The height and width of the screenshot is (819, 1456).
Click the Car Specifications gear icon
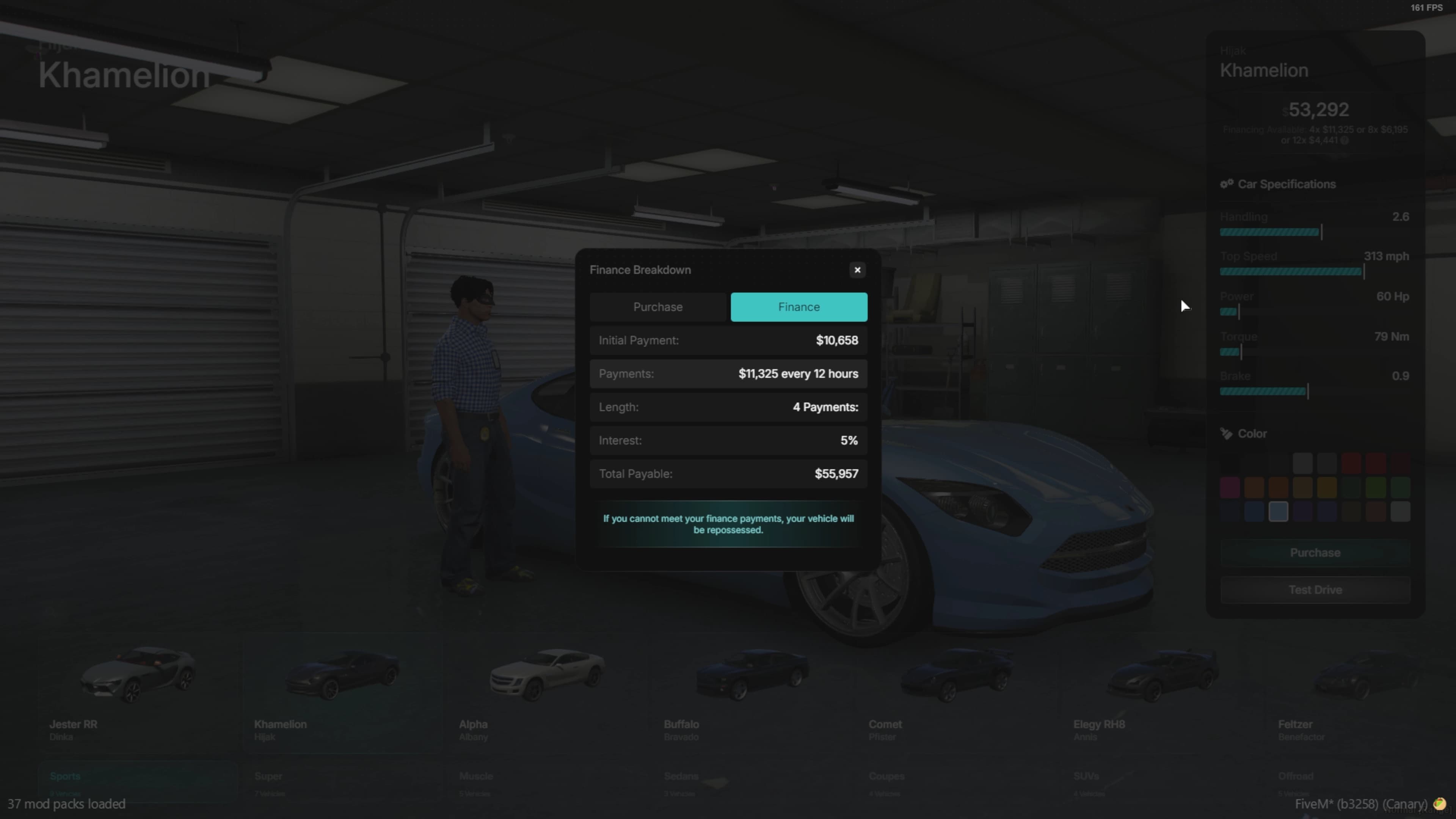(1227, 184)
